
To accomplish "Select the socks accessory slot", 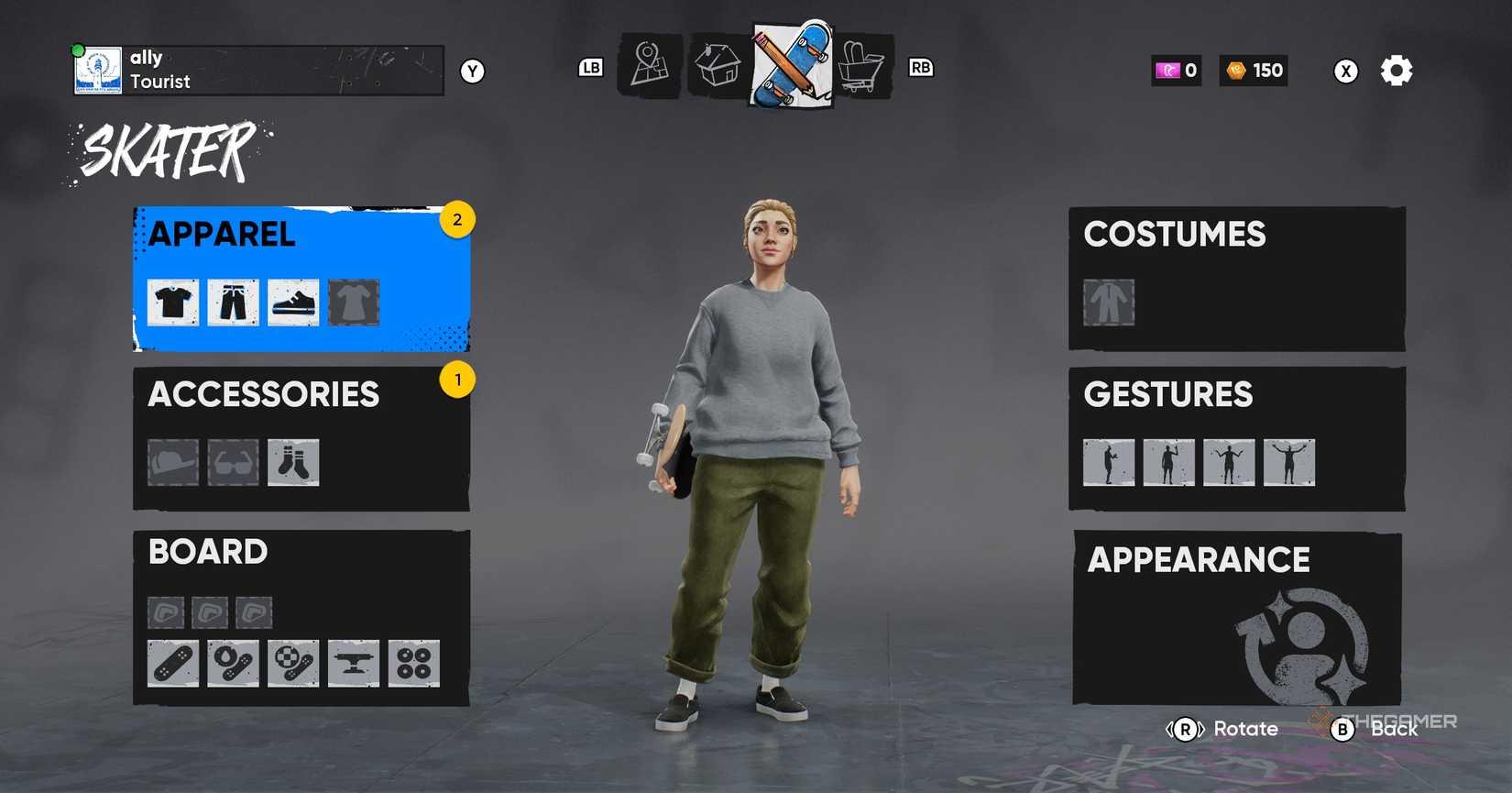I will 293,462.
